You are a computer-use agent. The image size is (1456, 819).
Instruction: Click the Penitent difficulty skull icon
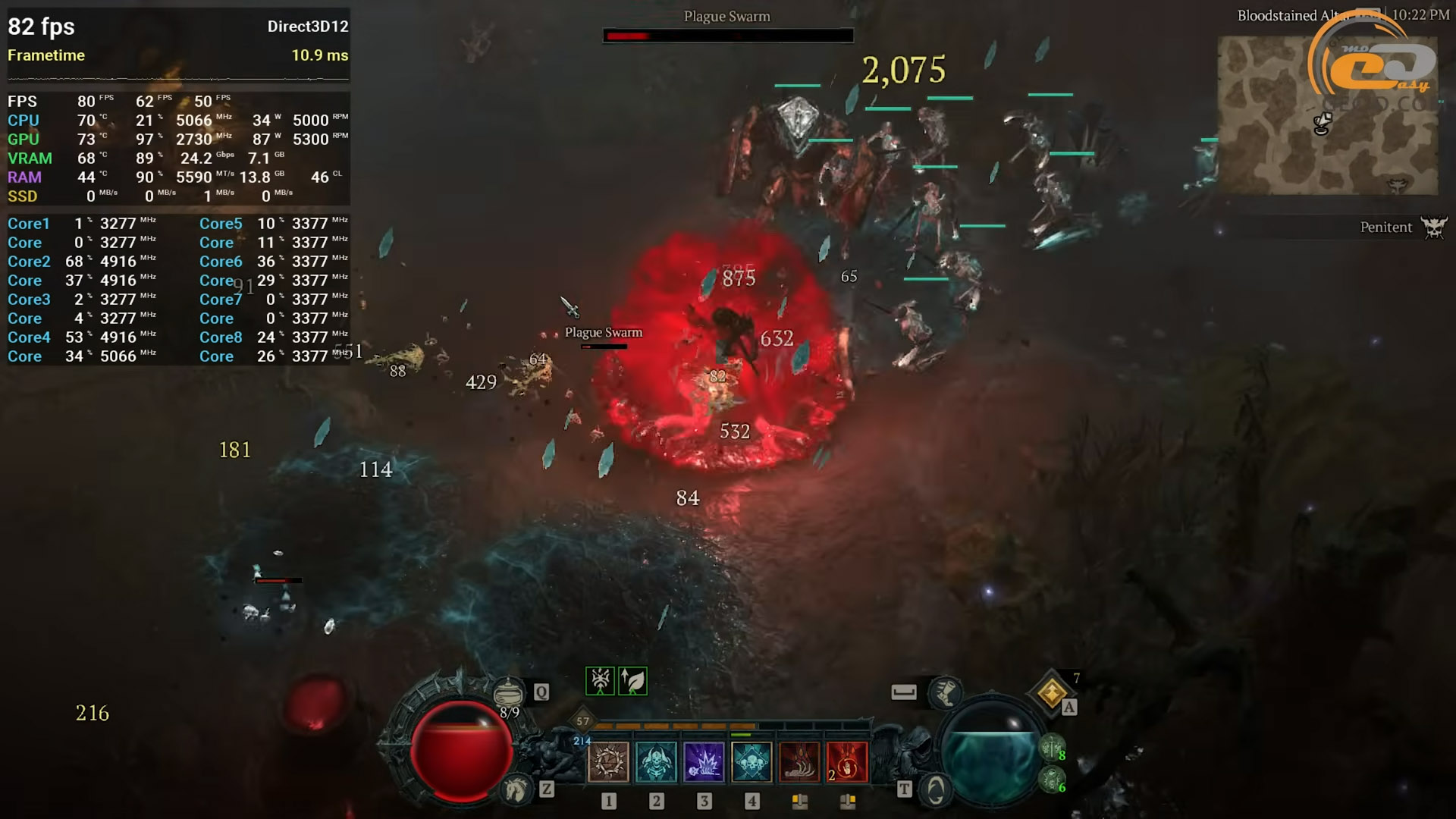pyautogui.click(x=1433, y=227)
